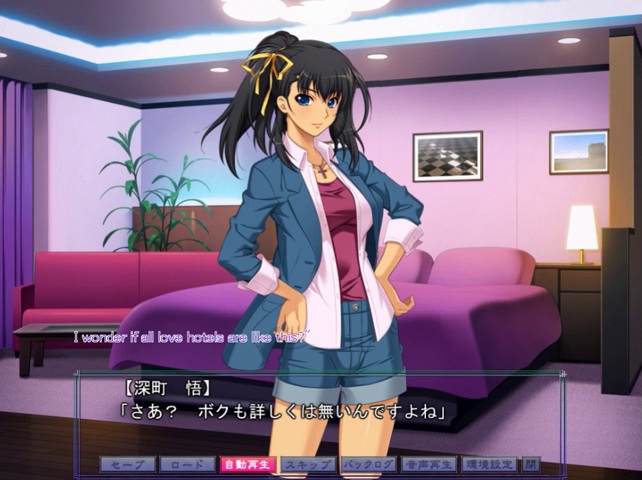Activate the スキップ (Skip) button
Image resolution: width=642 pixels, height=480 pixels.
pyautogui.click(x=307, y=465)
